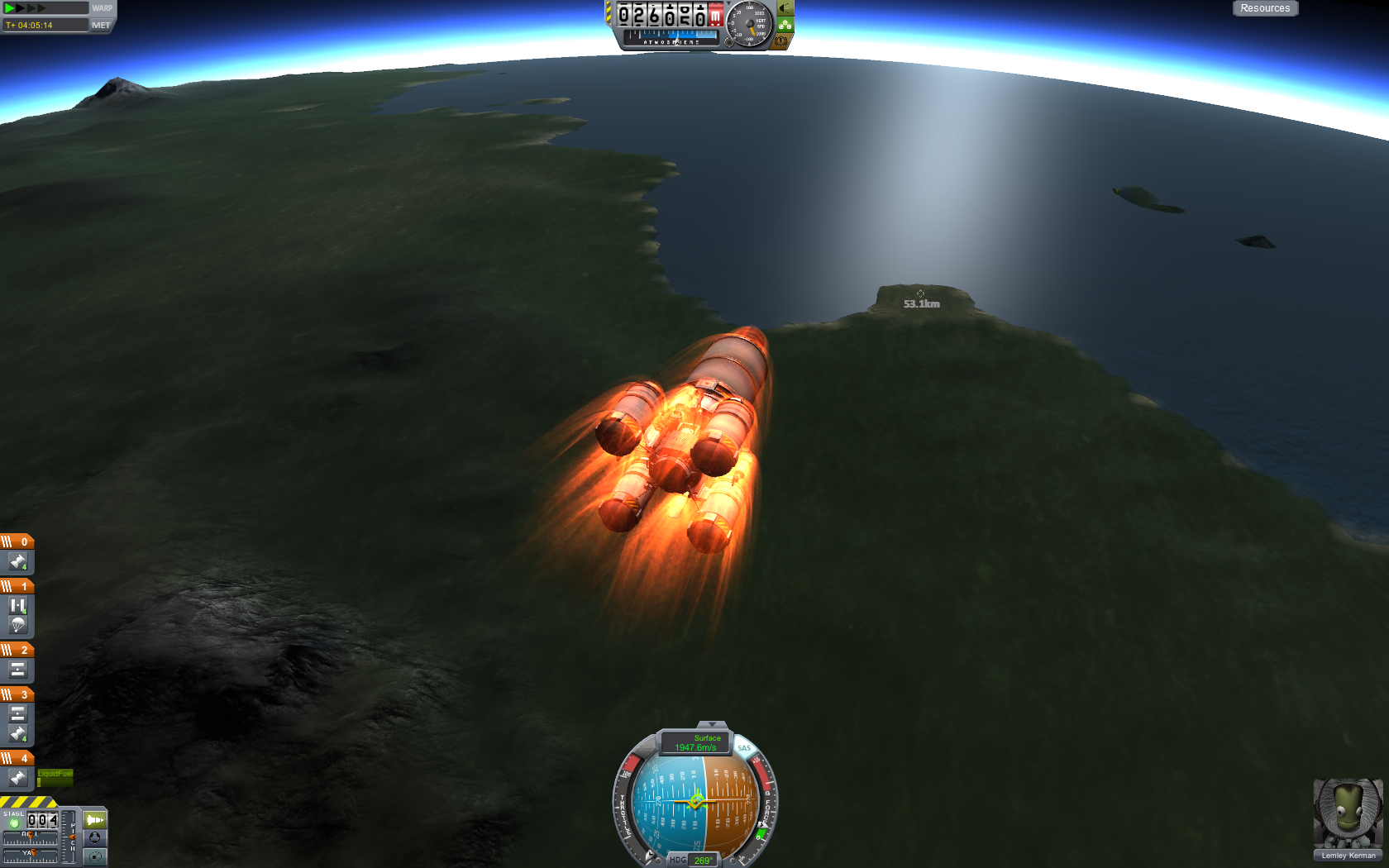
Task: Click the green staging indicator light
Action: point(14,823)
